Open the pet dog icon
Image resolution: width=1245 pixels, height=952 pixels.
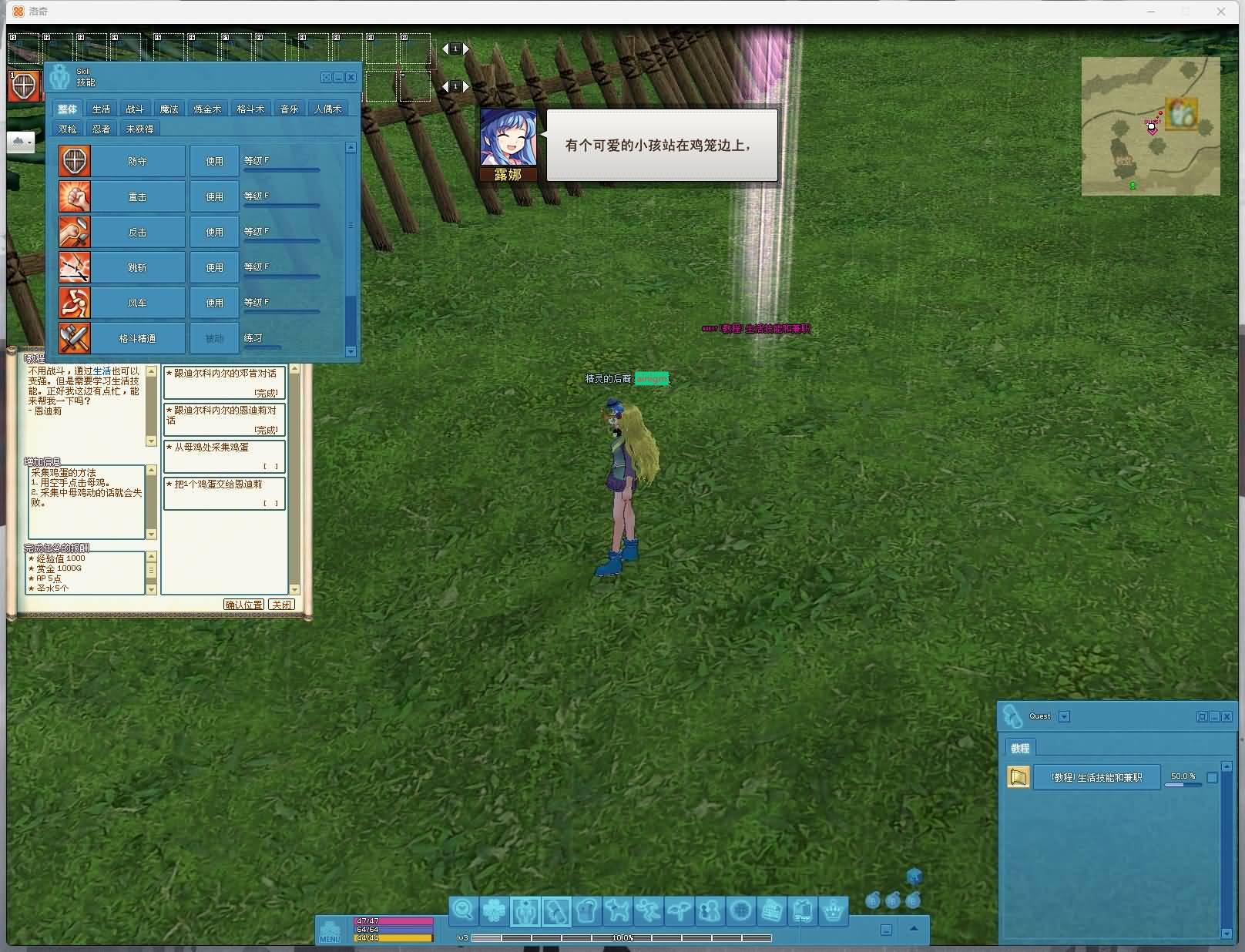(x=617, y=911)
